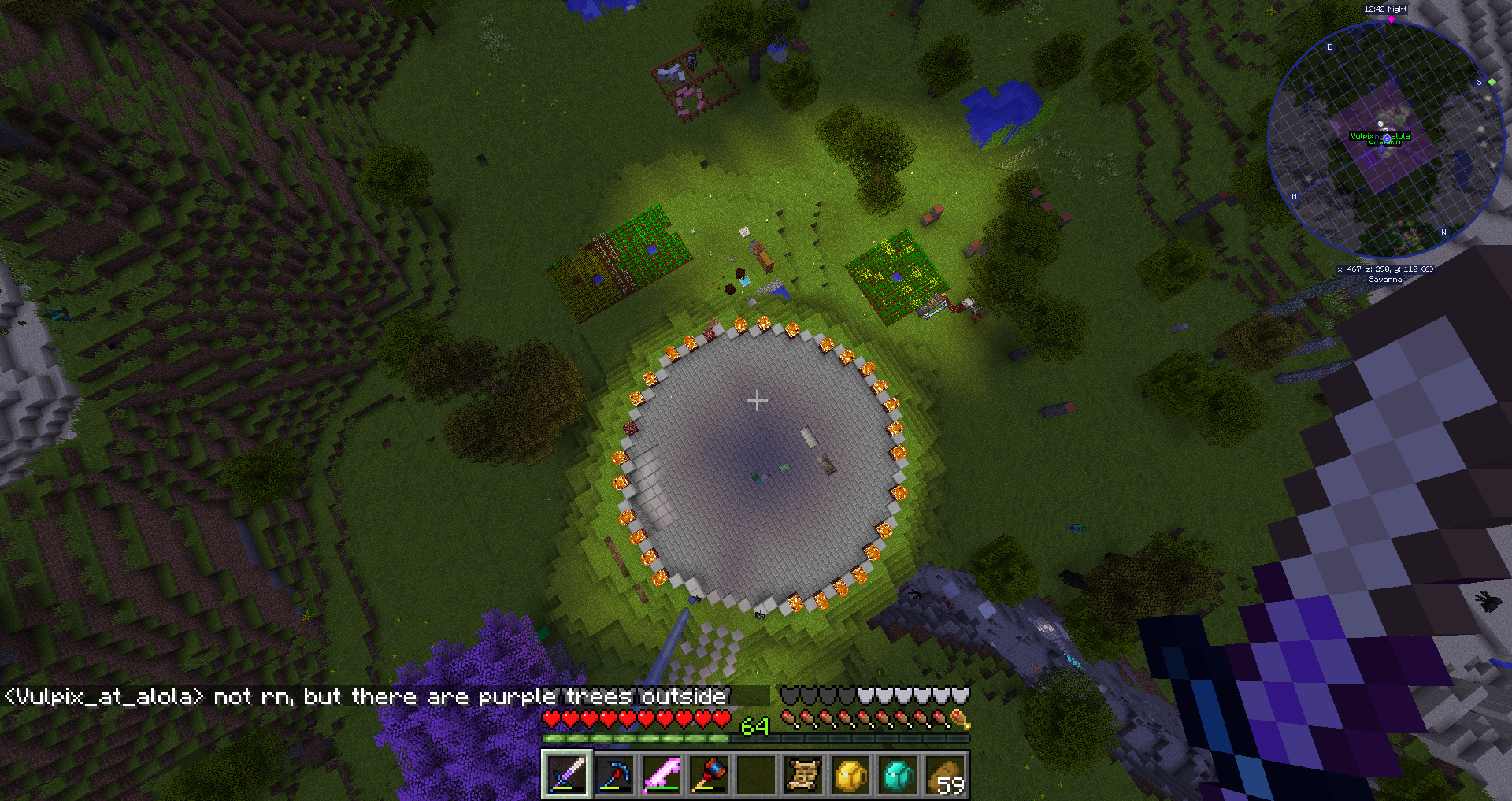Click the magenta diamond waypoint atop minimap

point(1392,20)
